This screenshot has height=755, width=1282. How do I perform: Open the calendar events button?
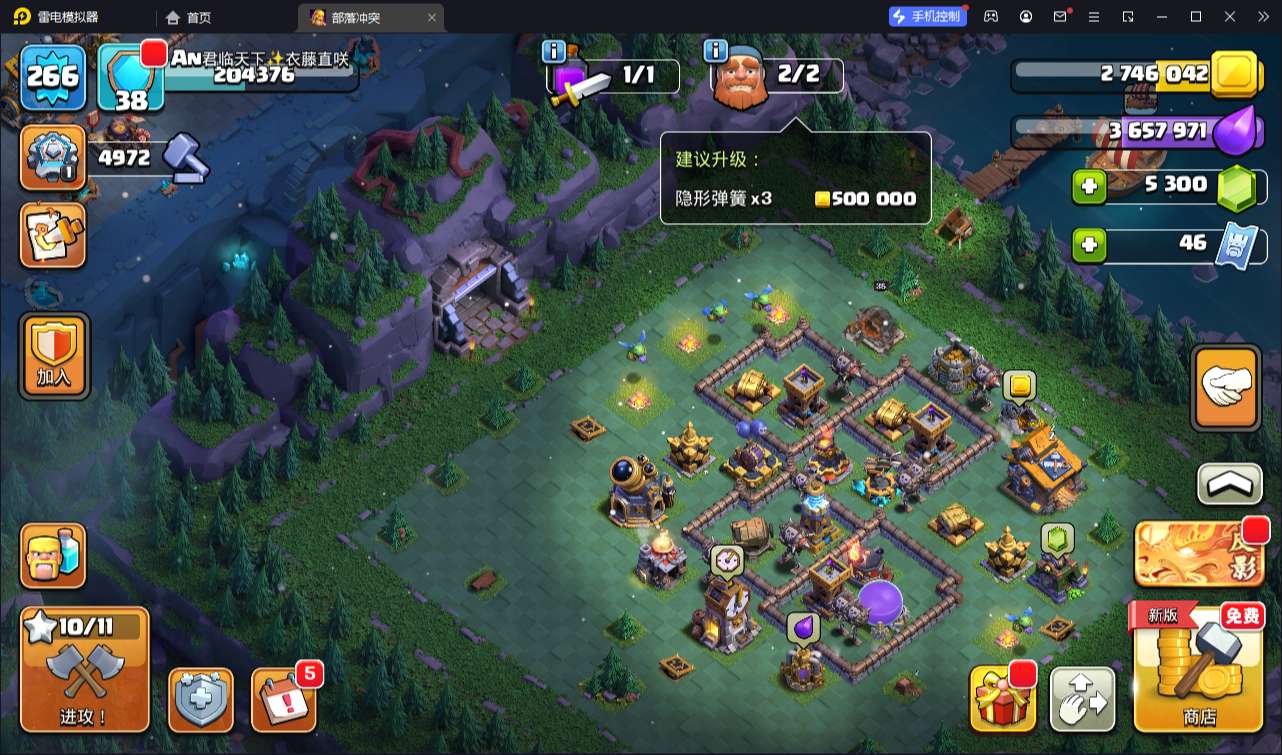pyautogui.click(x=284, y=698)
